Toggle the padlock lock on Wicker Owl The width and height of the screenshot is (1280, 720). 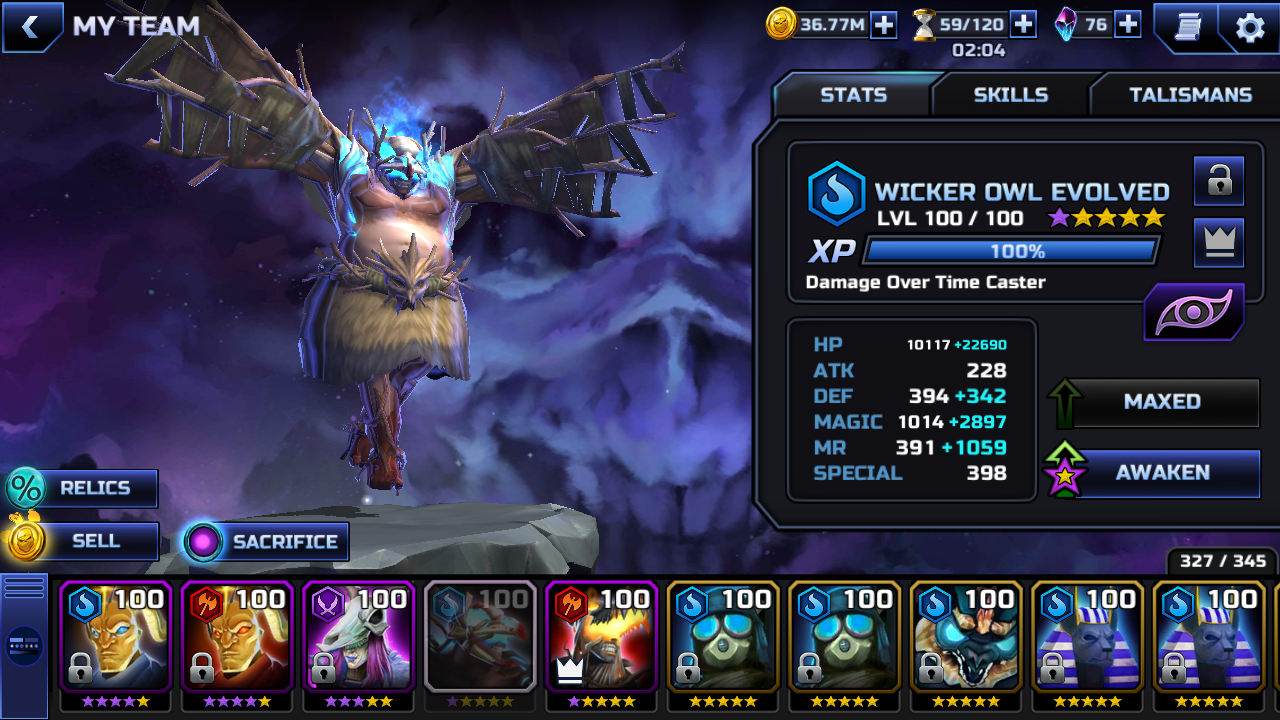pos(1218,181)
